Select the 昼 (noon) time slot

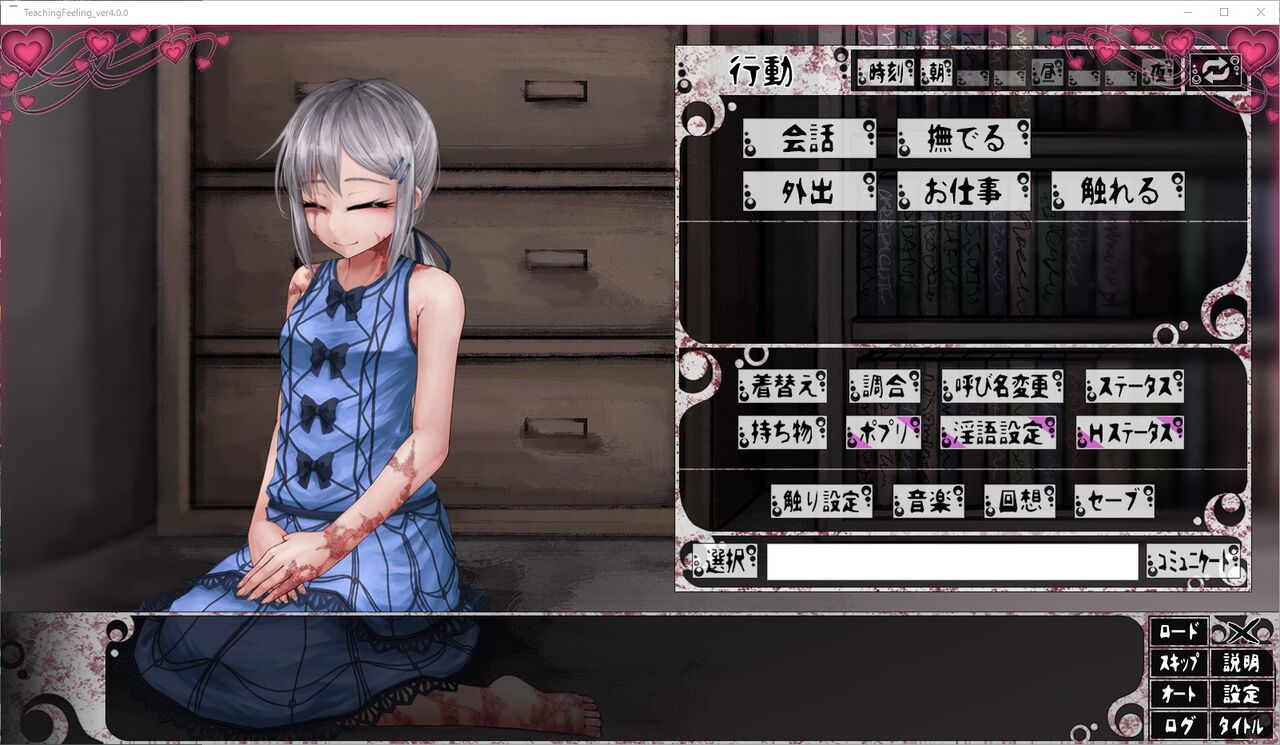point(1047,73)
